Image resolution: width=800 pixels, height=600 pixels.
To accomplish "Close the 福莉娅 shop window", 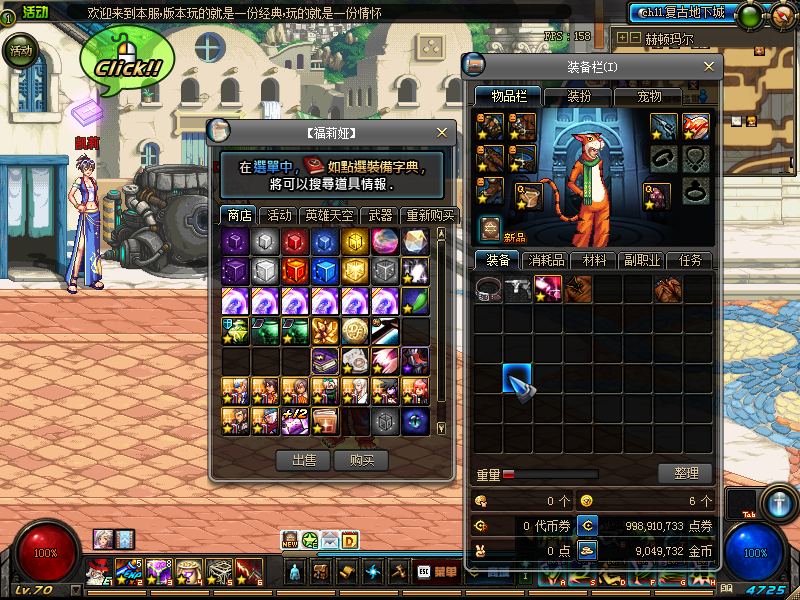I will 442,132.
